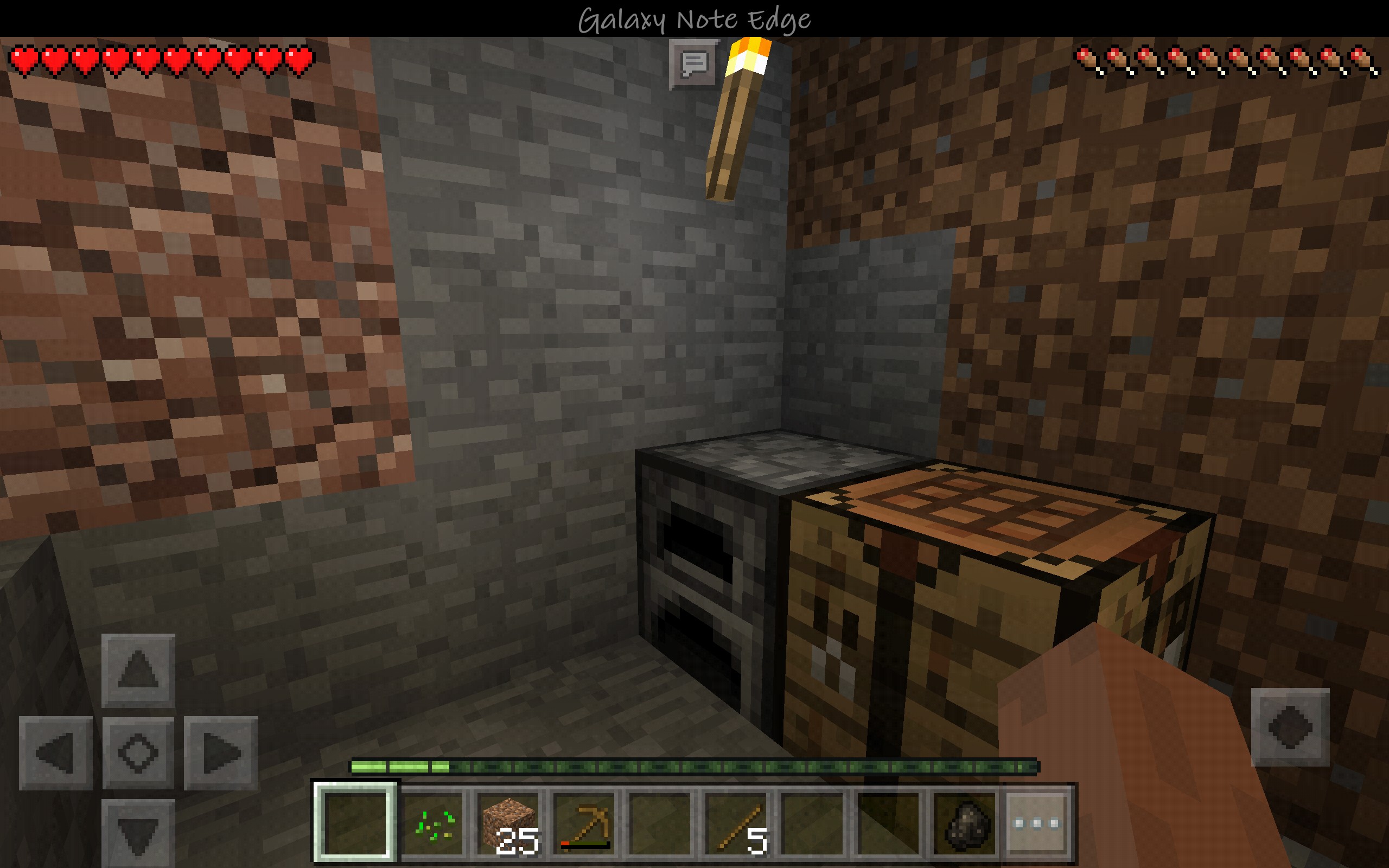Select the seeds hotbar slot
The width and height of the screenshot is (1389, 868).
(x=434, y=823)
